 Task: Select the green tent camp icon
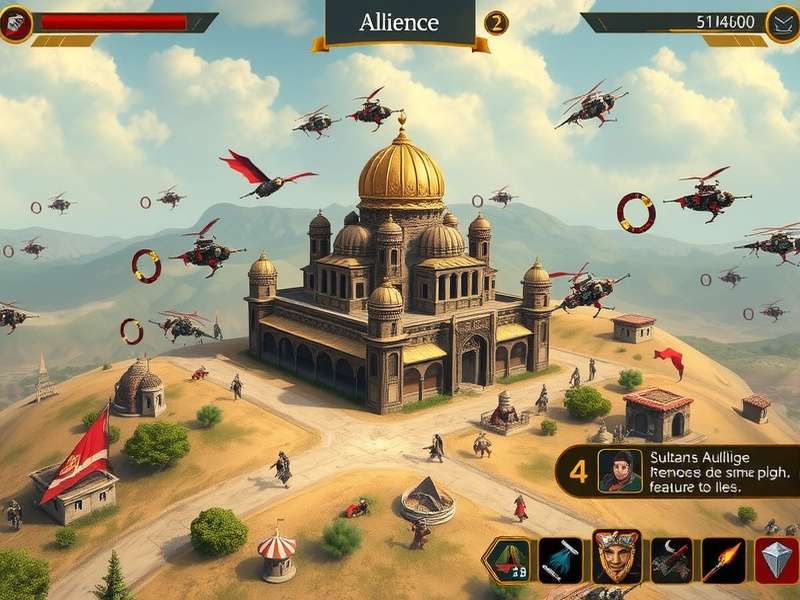point(508,560)
